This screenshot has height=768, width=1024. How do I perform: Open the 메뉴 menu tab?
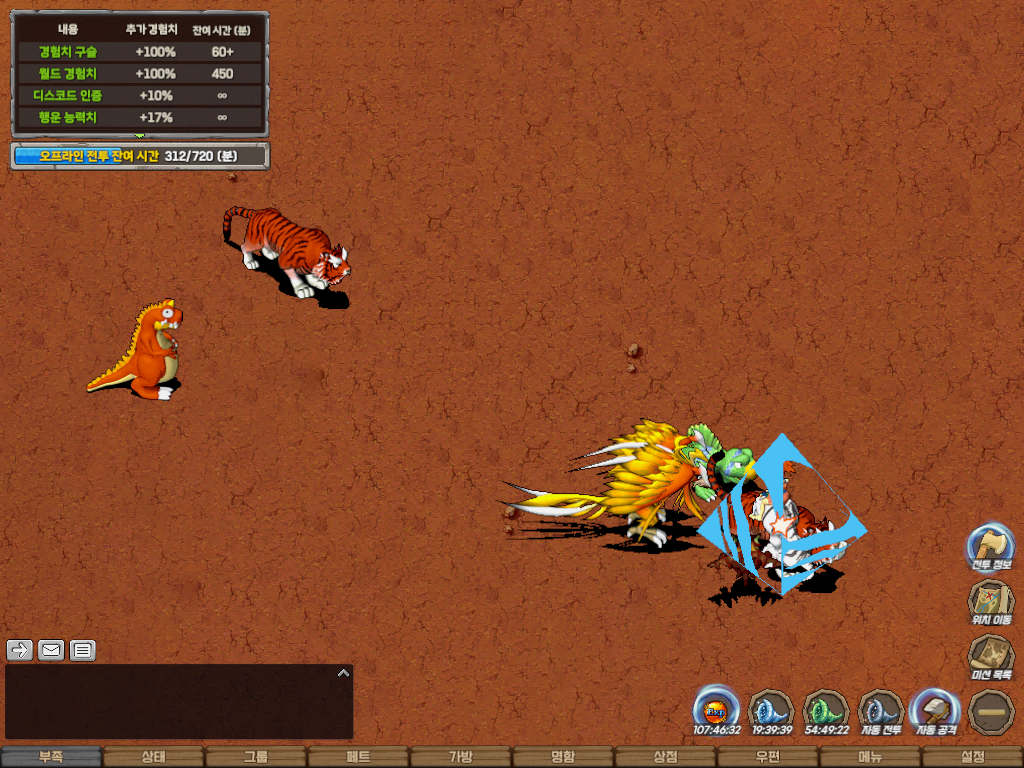point(870,757)
